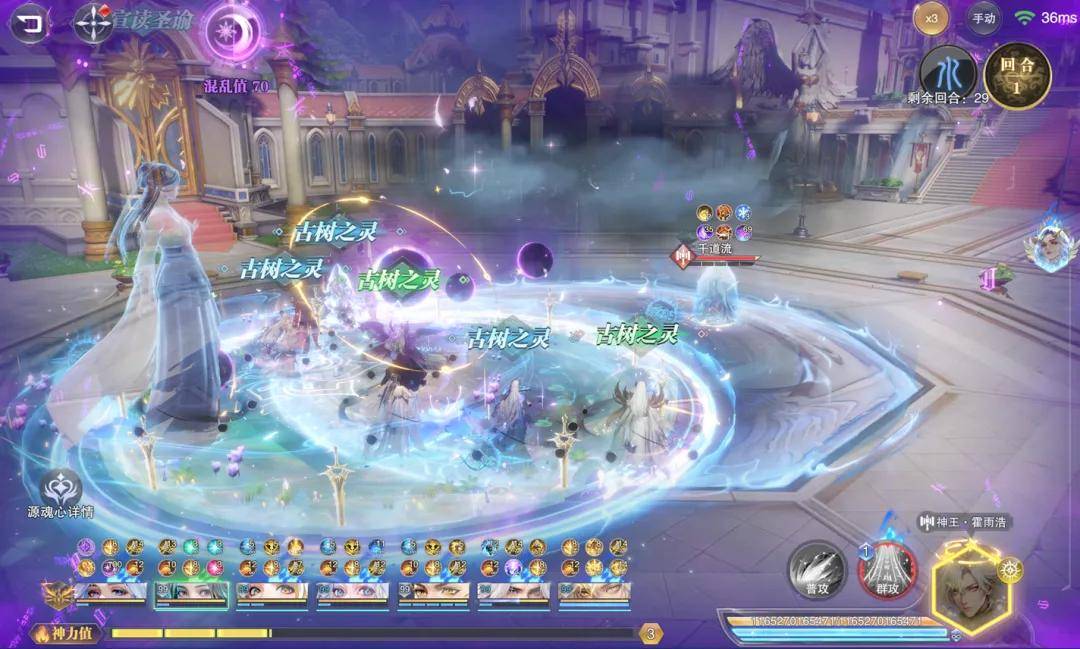This screenshot has height=649, width=1080.
Task: Change the x3 battle speed
Action: [932, 18]
